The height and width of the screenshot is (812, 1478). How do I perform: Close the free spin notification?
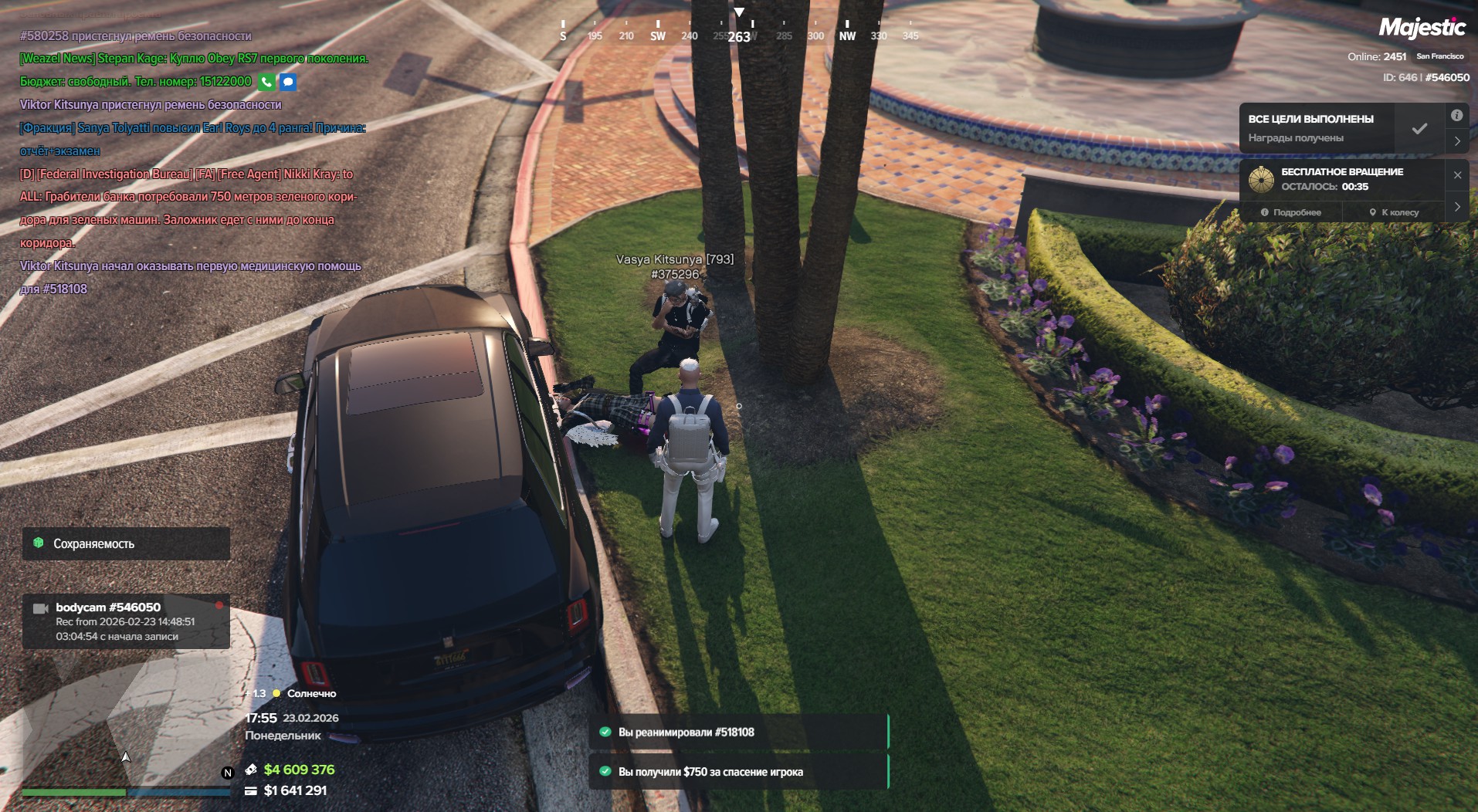tap(1457, 175)
